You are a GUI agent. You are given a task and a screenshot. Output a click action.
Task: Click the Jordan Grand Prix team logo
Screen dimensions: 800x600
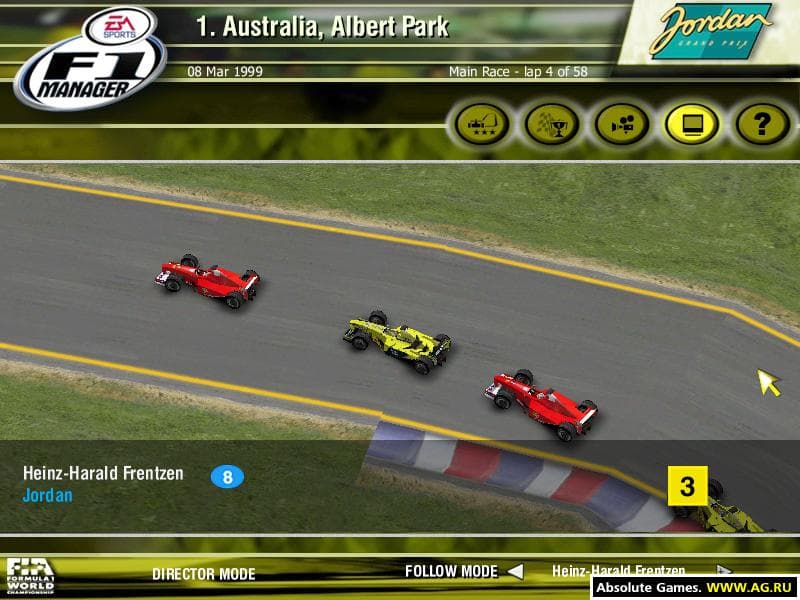pos(709,32)
